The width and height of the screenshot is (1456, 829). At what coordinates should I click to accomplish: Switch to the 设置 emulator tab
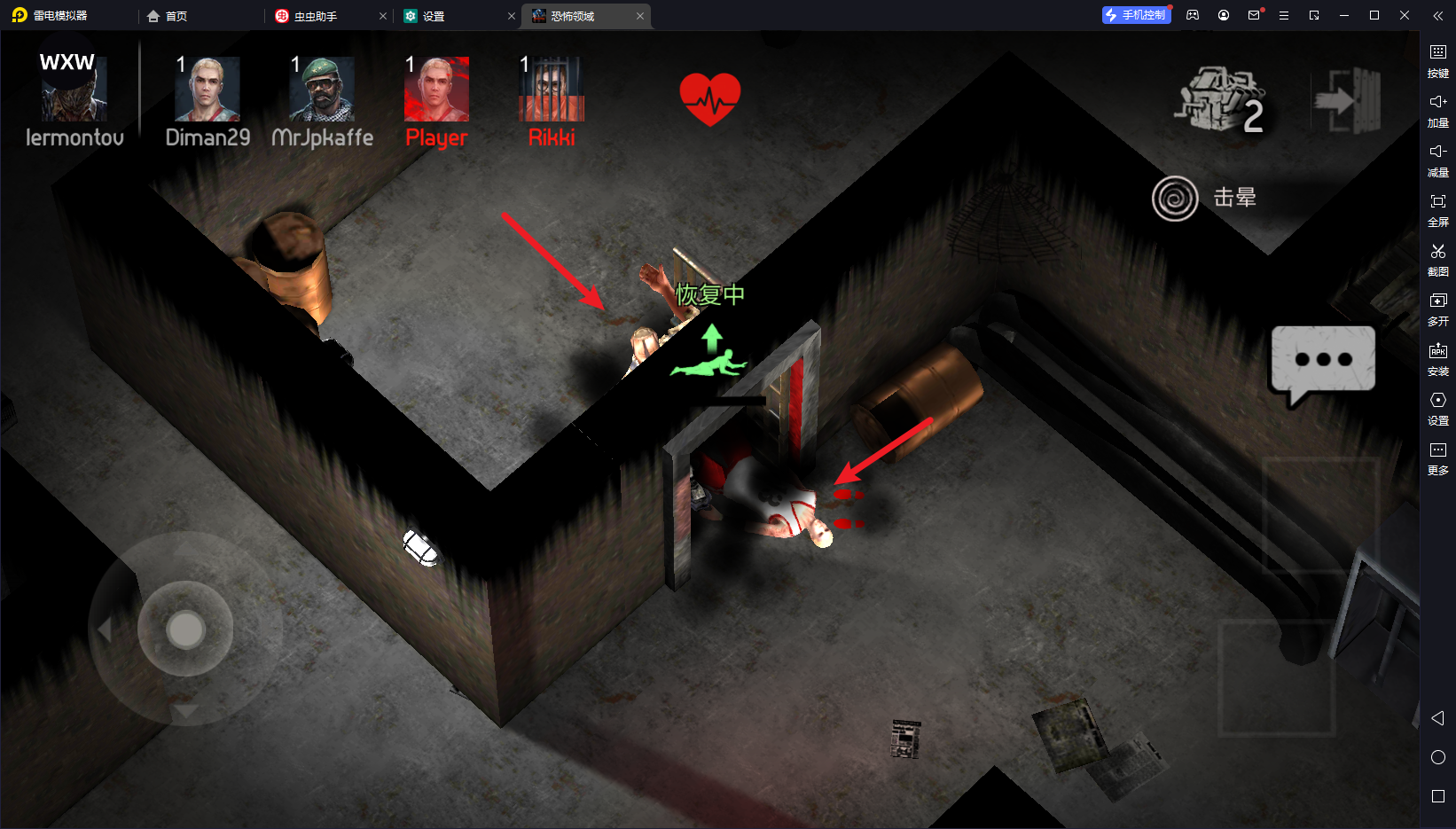point(434,16)
